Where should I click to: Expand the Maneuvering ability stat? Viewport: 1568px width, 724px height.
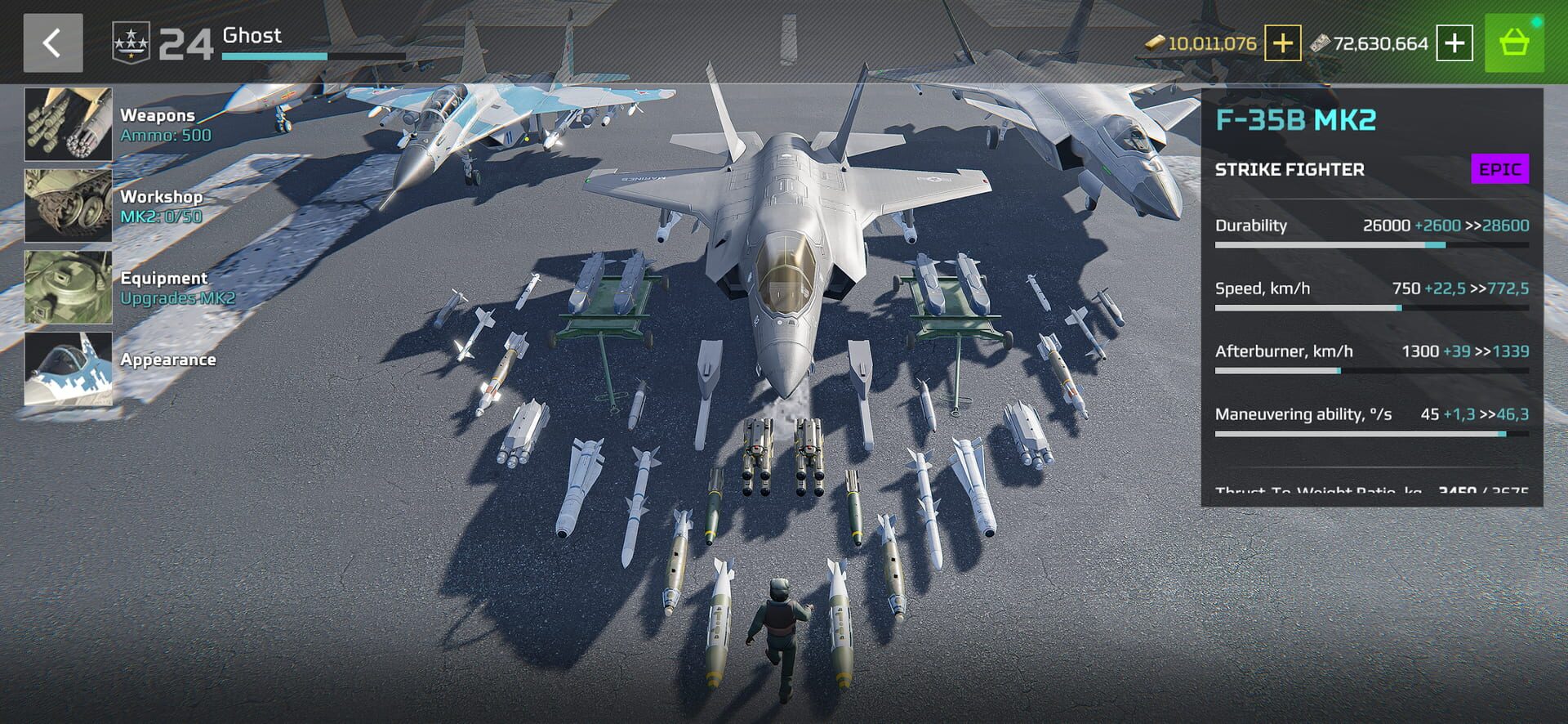click(1372, 415)
